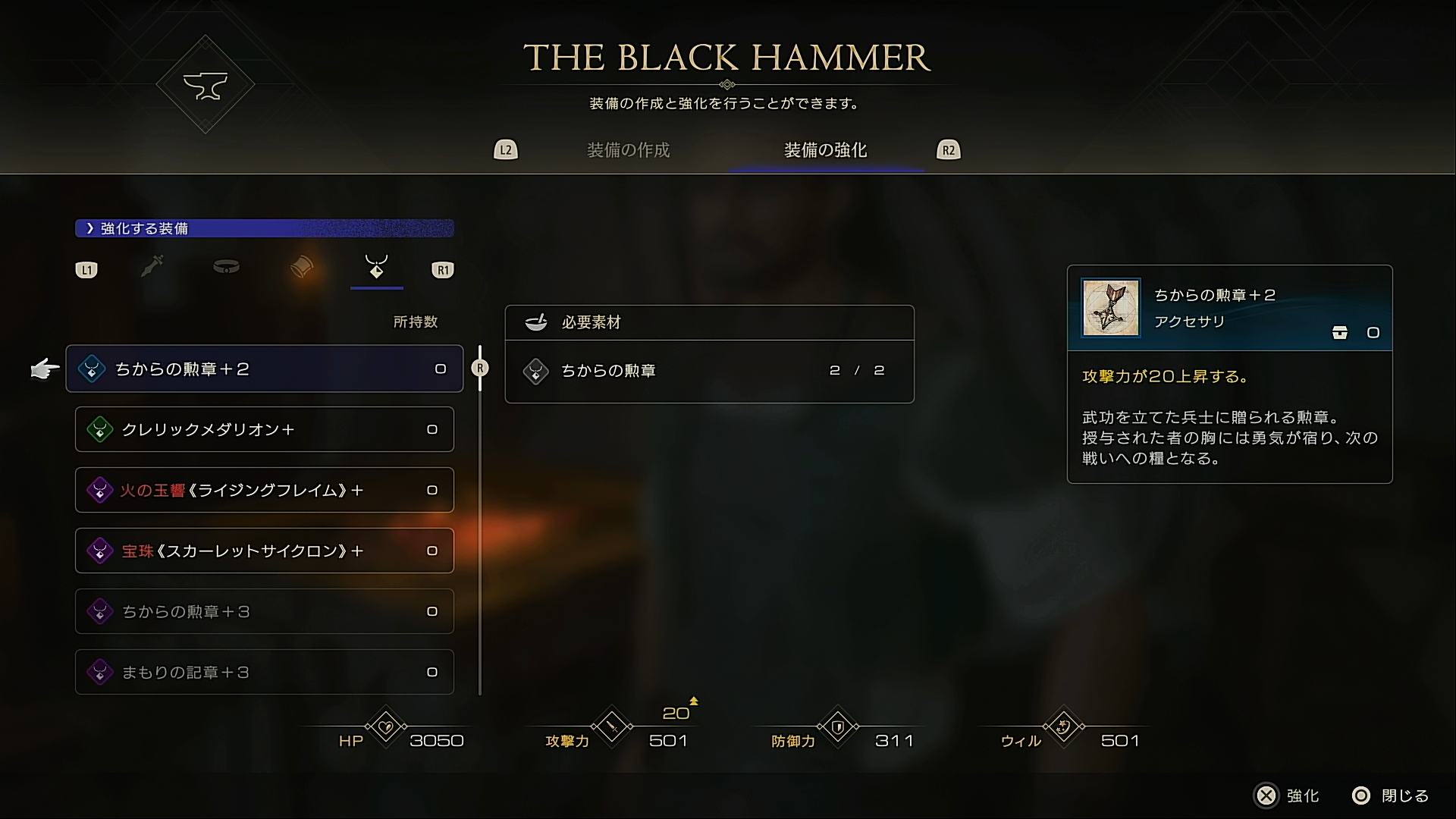Click まもりの記章＋3 in the list
1456x819 pixels.
click(264, 672)
